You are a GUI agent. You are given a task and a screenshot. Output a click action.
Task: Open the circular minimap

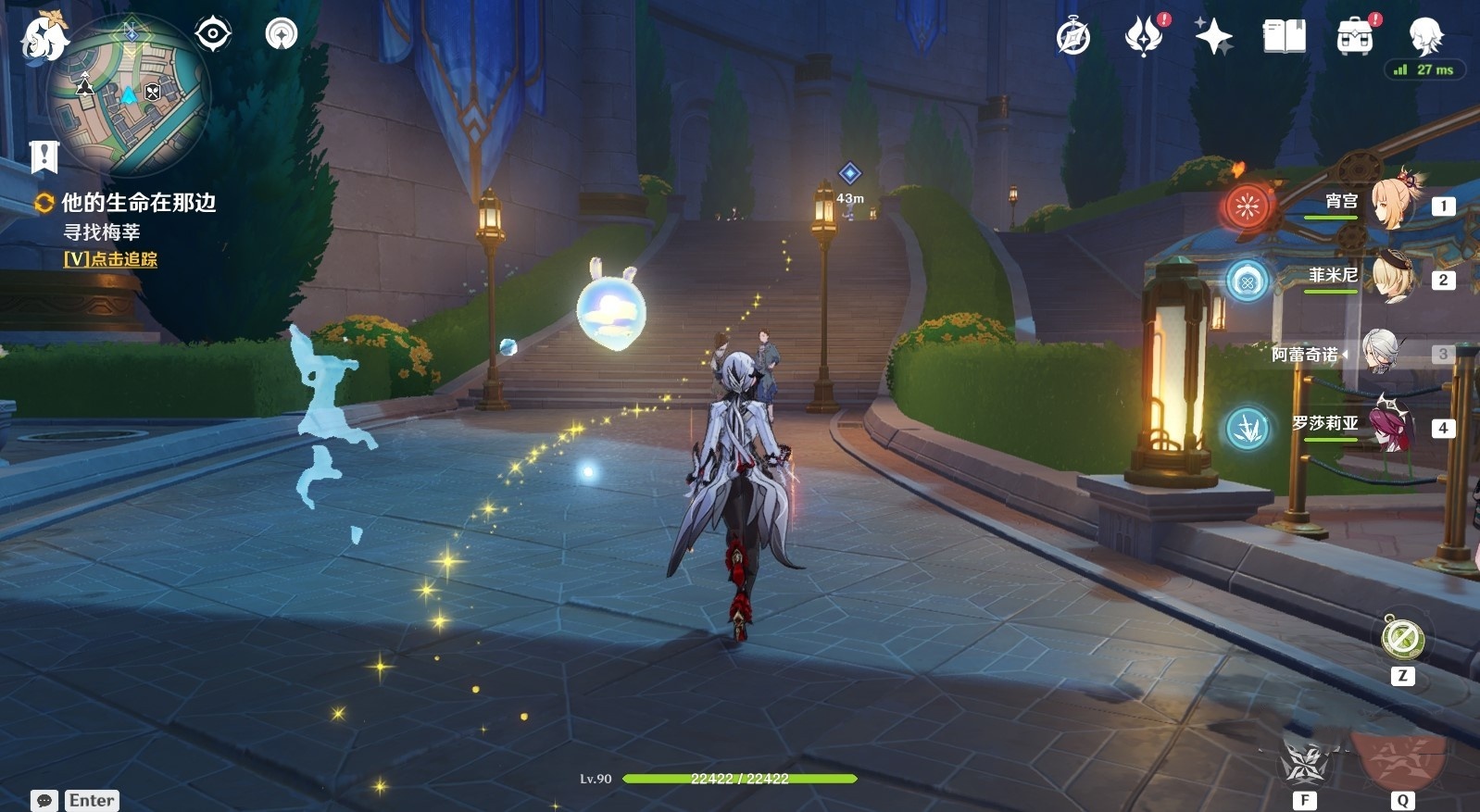click(x=129, y=94)
